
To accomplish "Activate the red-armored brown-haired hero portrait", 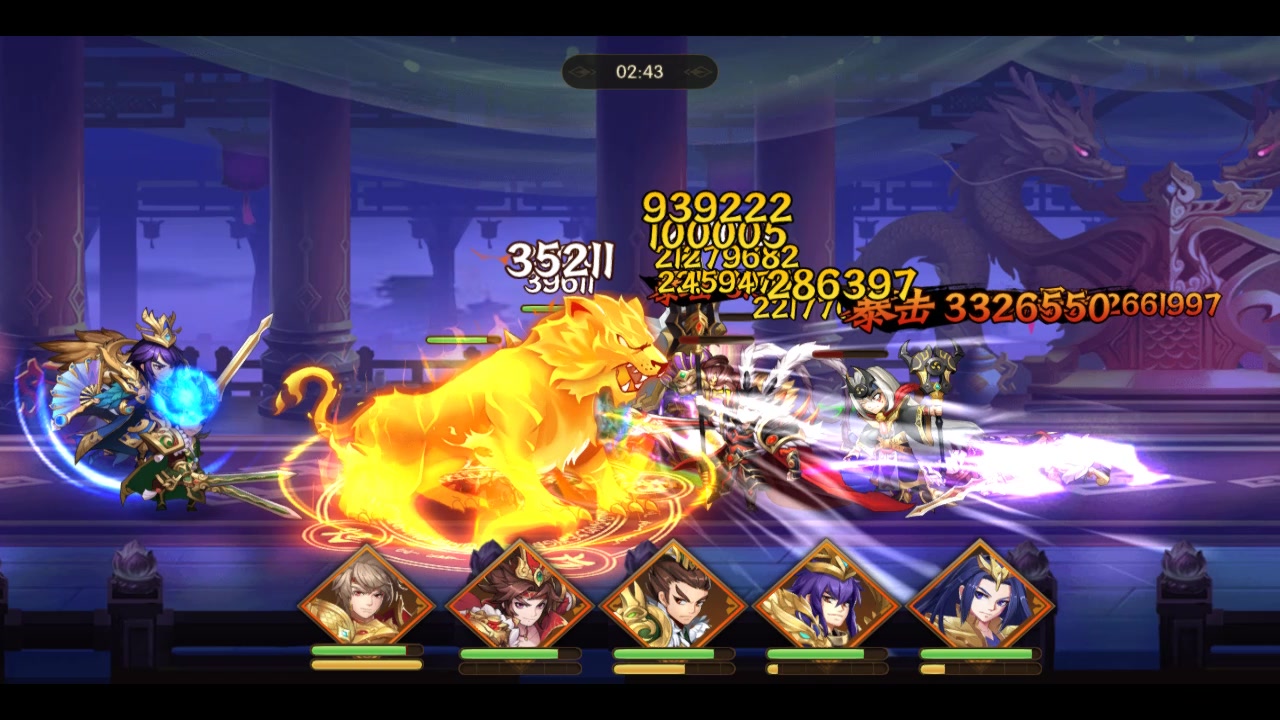I will [520, 601].
